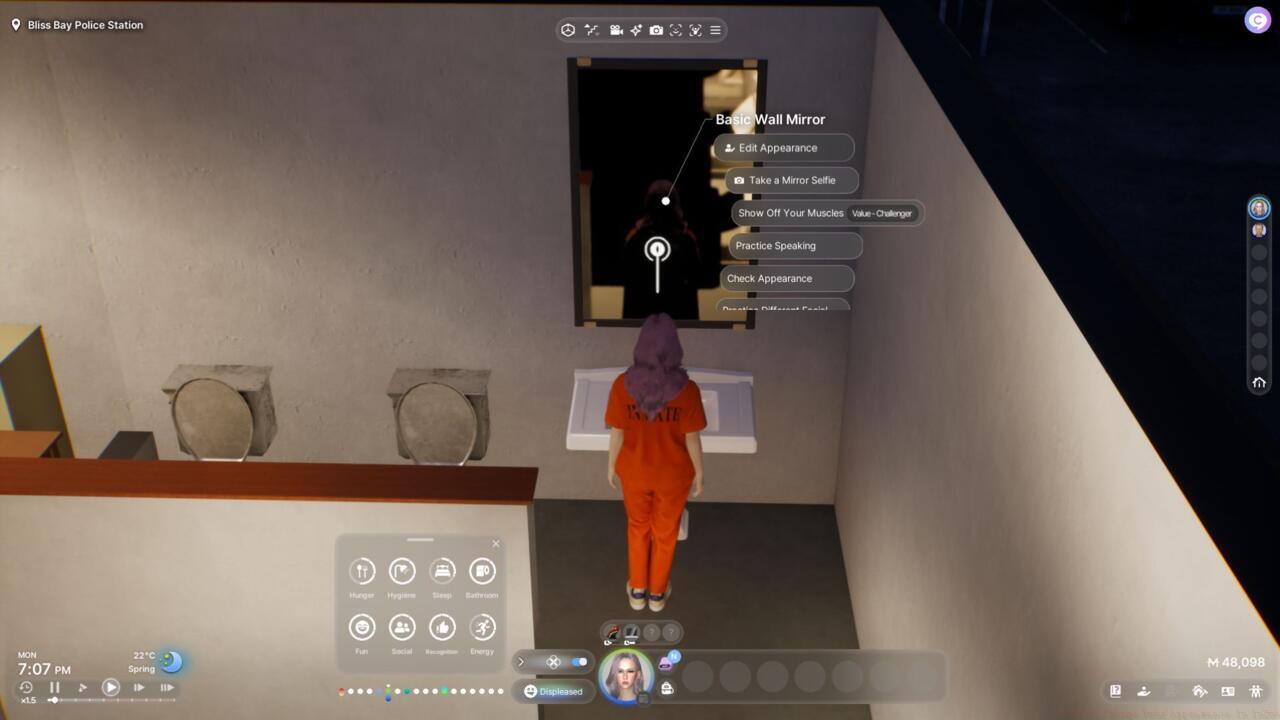Viewport: 1280px width, 720px height.
Task: Open the Family tree icon
Action: (x=1256, y=691)
